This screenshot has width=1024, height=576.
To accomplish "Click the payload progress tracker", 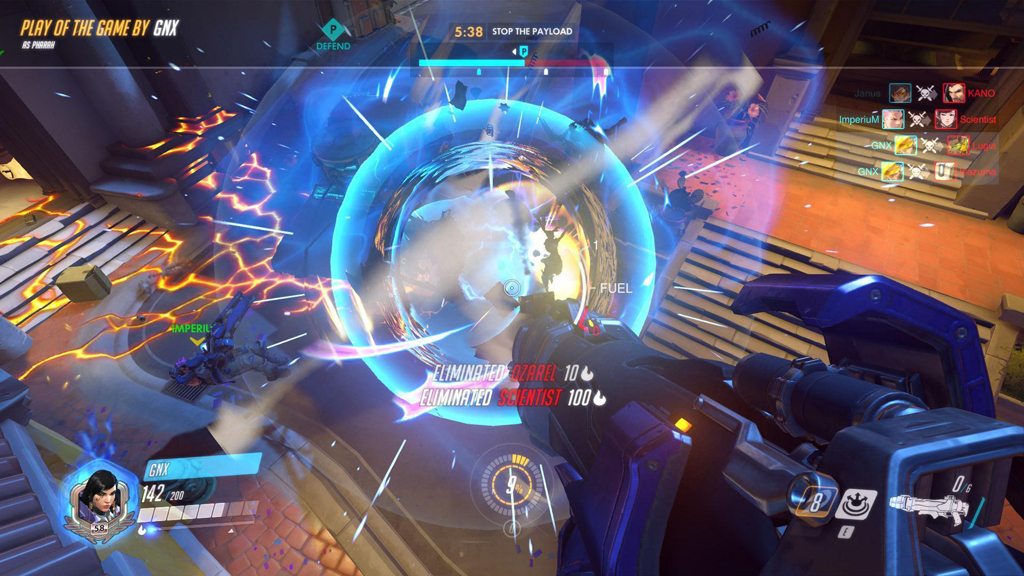I will click(513, 63).
